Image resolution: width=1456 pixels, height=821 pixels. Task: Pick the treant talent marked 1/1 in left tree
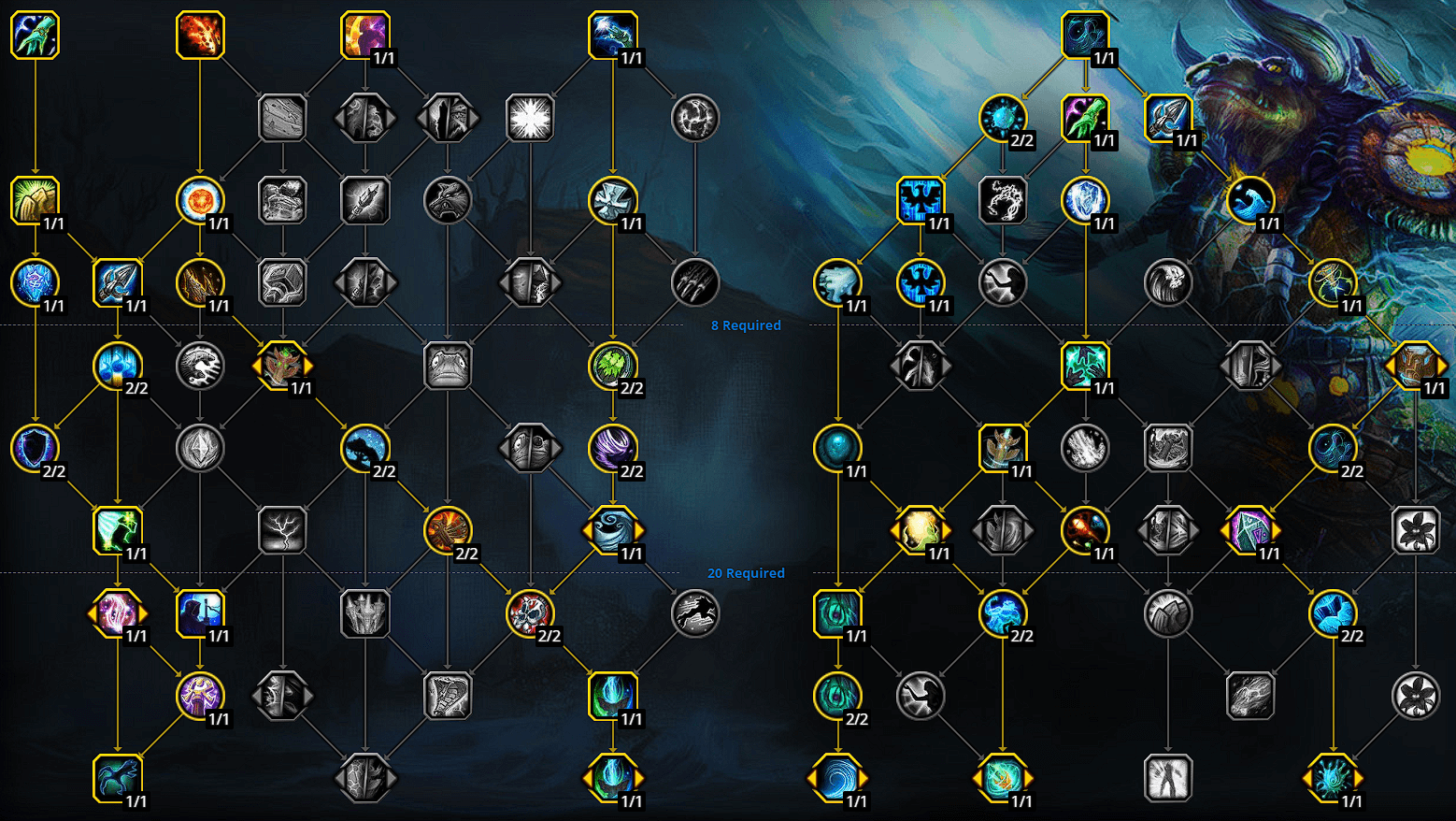tap(282, 365)
